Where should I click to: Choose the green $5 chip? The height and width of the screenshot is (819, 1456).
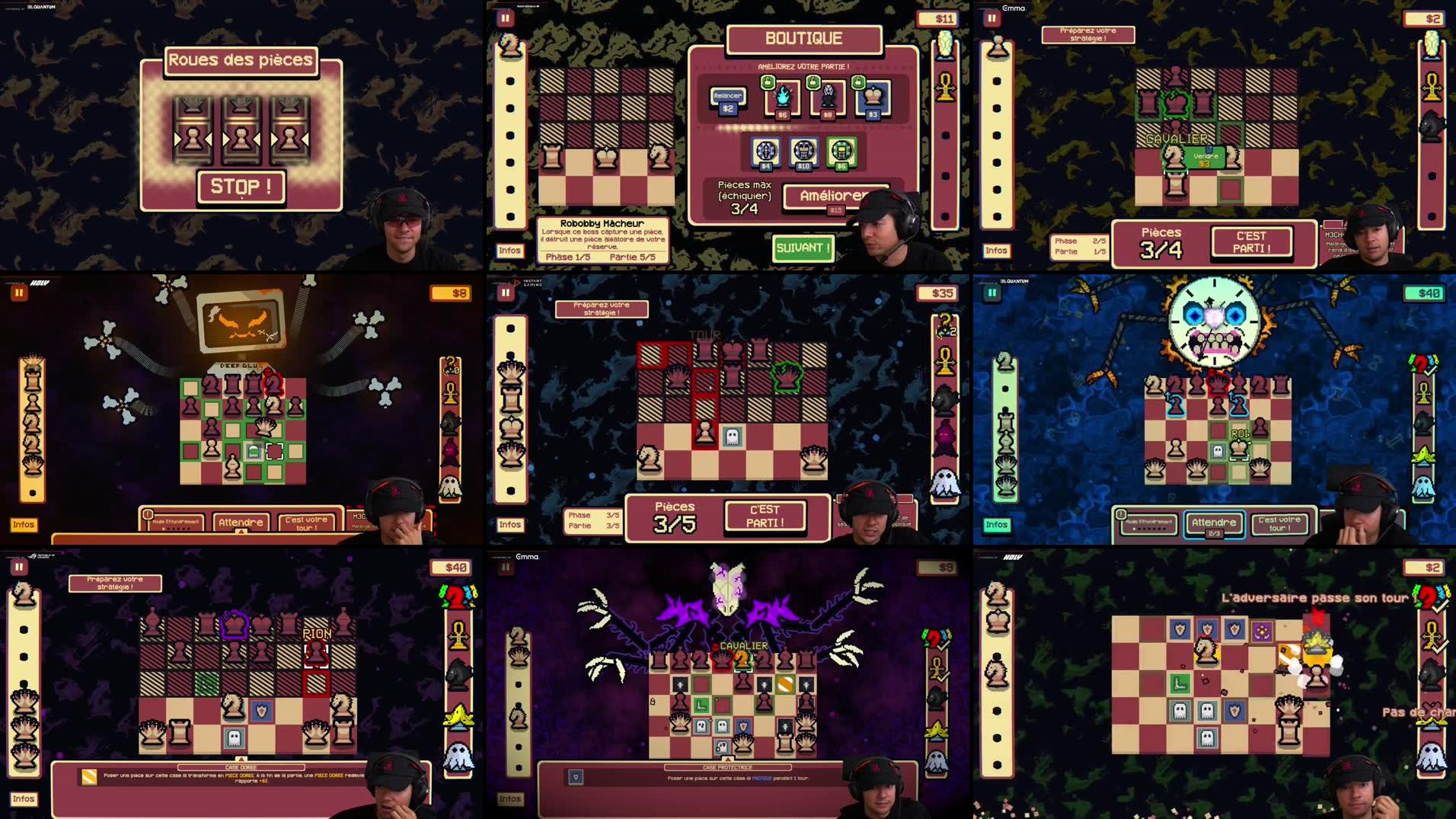[x=841, y=151]
